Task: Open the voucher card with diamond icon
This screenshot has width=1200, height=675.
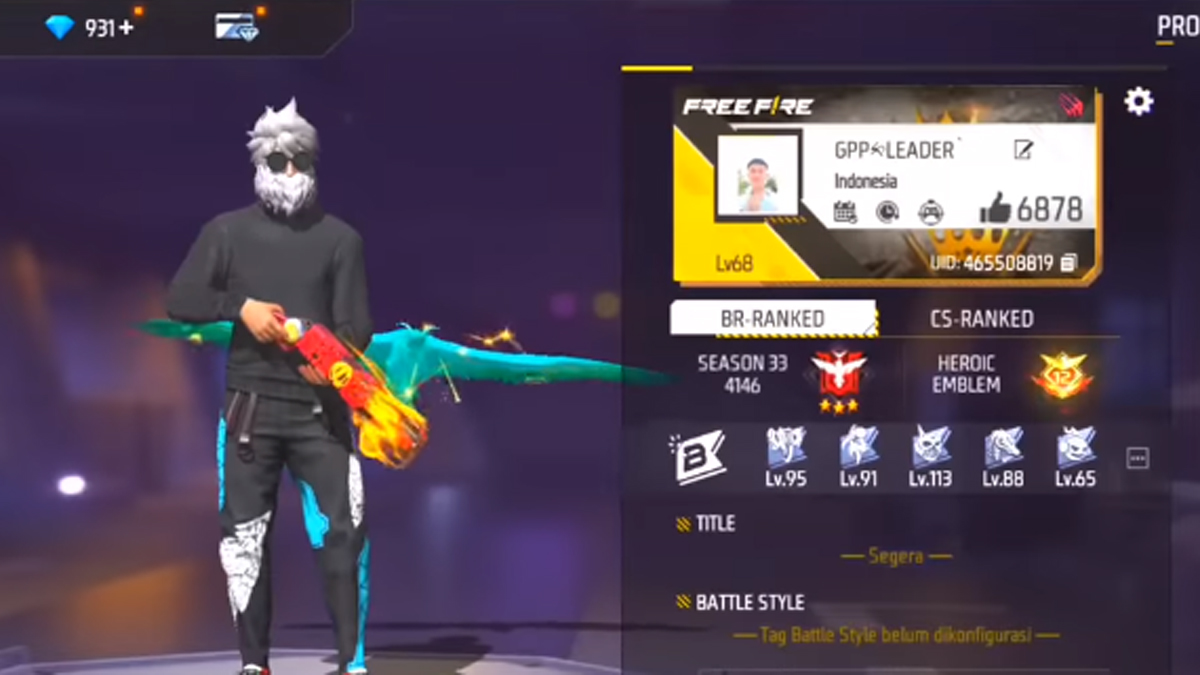Action: click(x=236, y=28)
